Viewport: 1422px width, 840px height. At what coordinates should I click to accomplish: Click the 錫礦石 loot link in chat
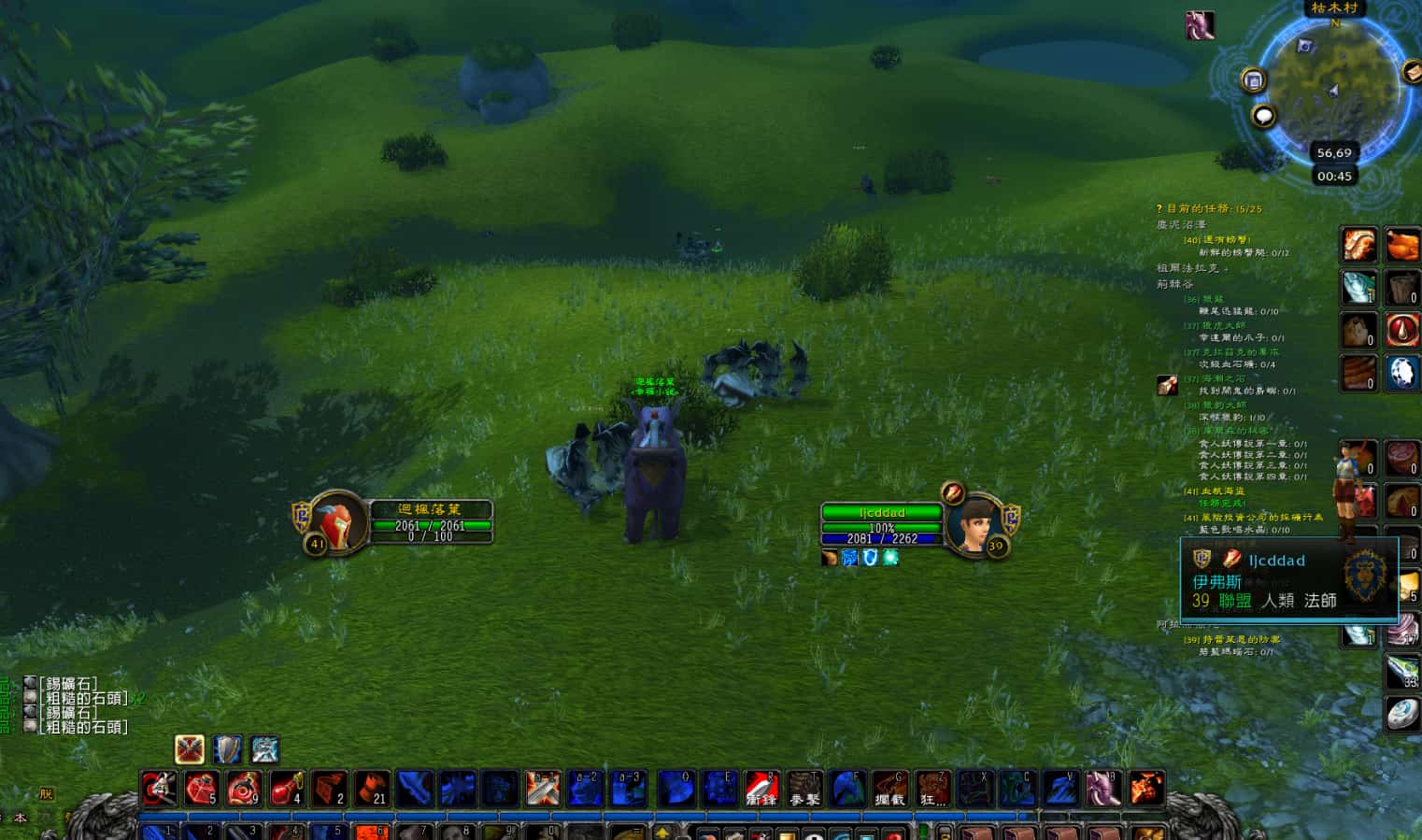coord(69,684)
